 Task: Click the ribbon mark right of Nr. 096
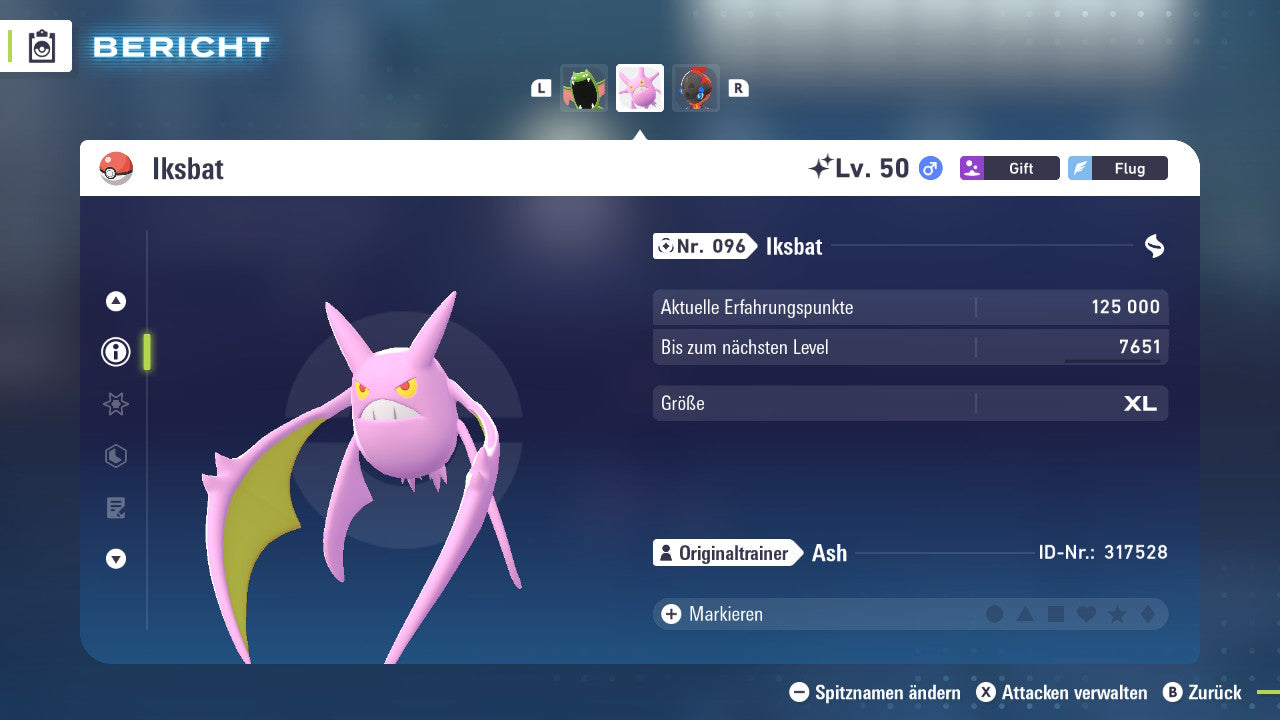point(1154,245)
